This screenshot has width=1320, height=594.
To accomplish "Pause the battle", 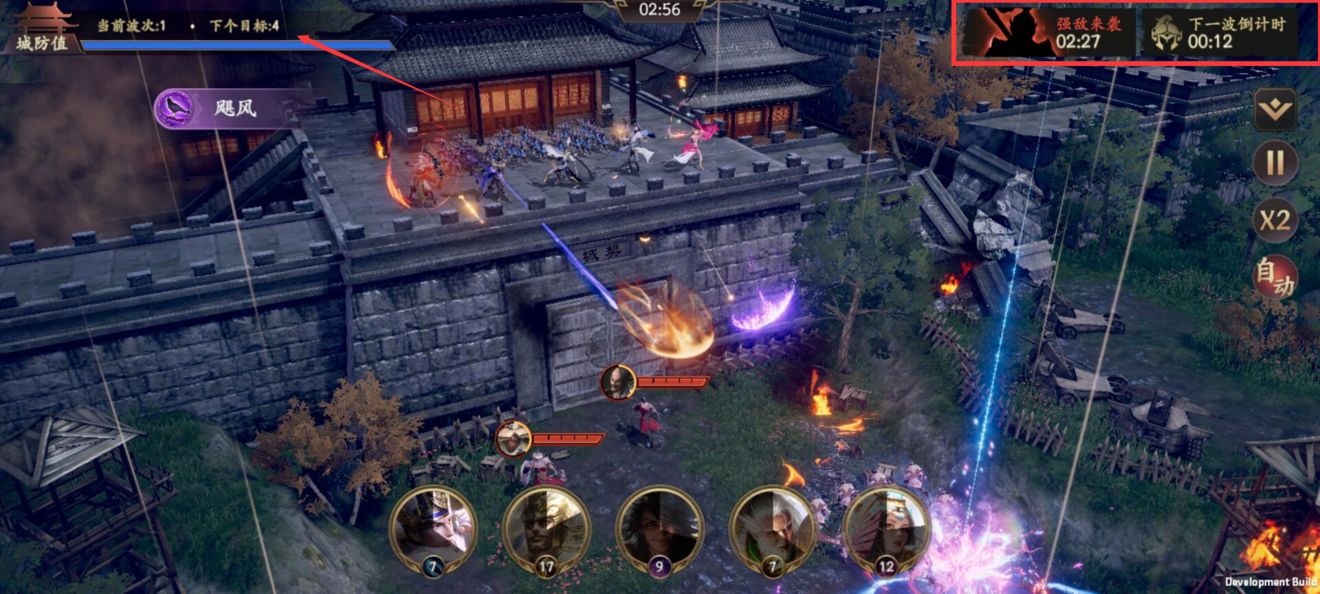I will [1275, 163].
